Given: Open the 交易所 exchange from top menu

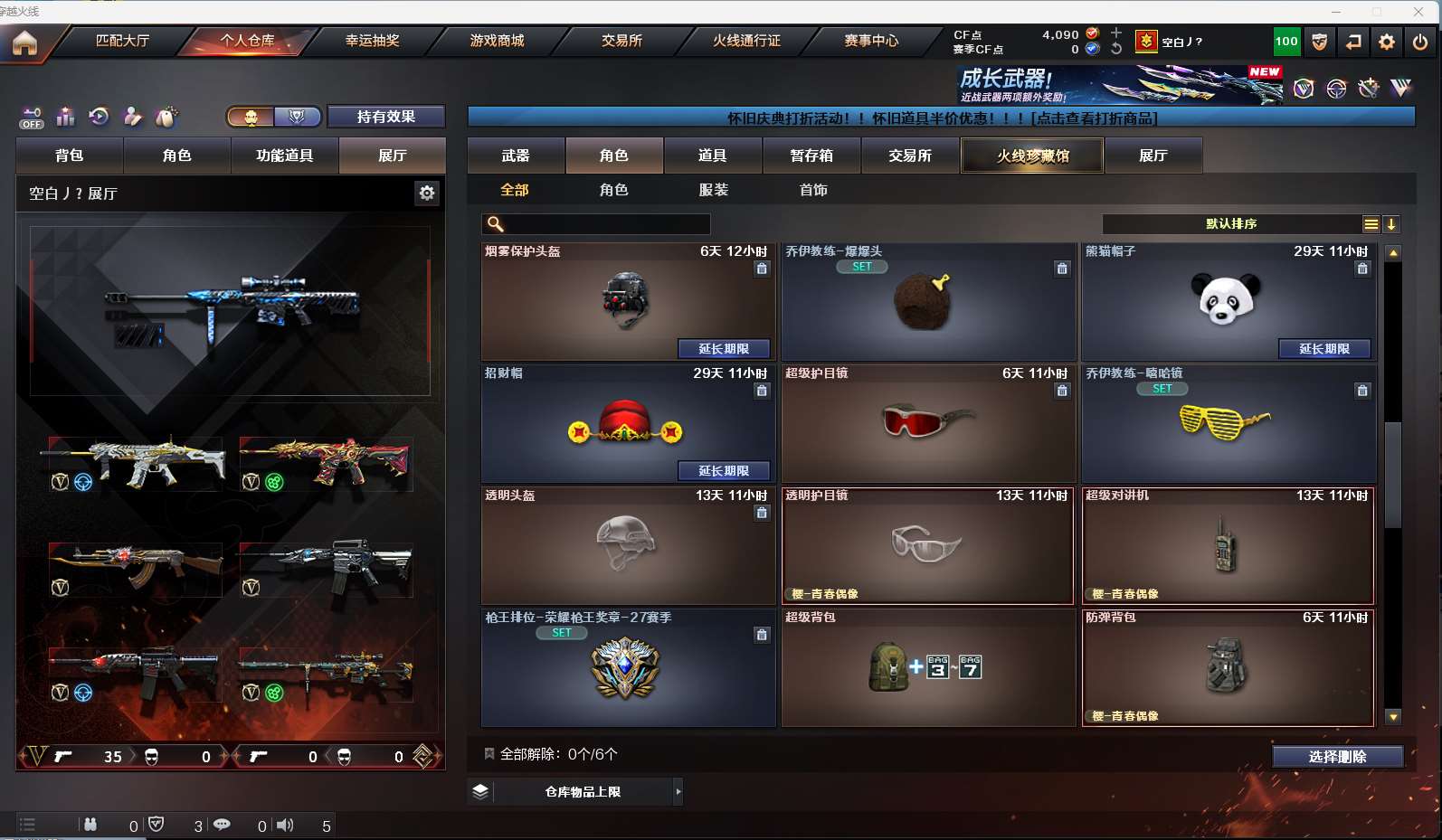Looking at the screenshot, I should click(x=621, y=41).
